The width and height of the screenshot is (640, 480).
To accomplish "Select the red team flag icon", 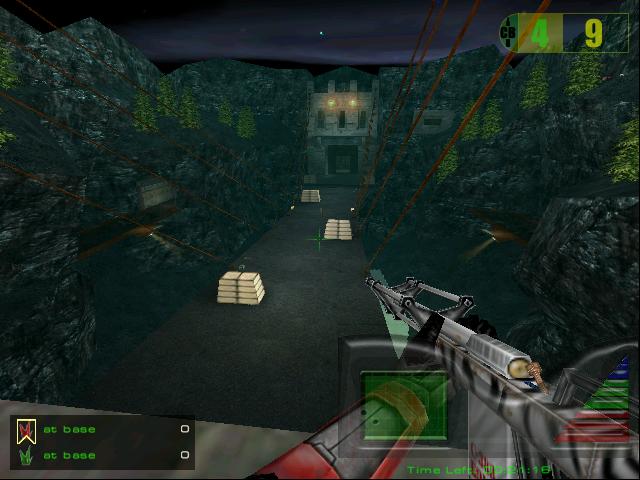I will (26, 430).
